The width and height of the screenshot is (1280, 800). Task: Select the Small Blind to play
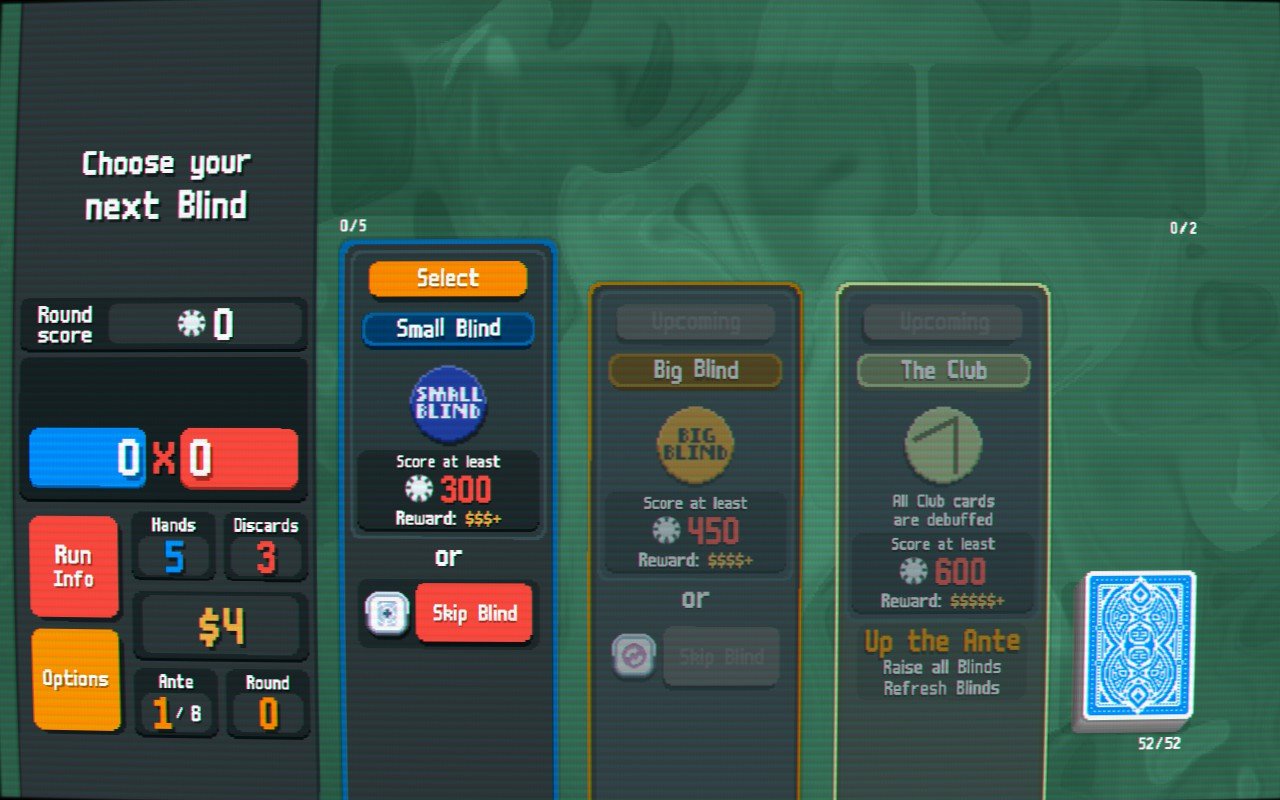point(447,278)
